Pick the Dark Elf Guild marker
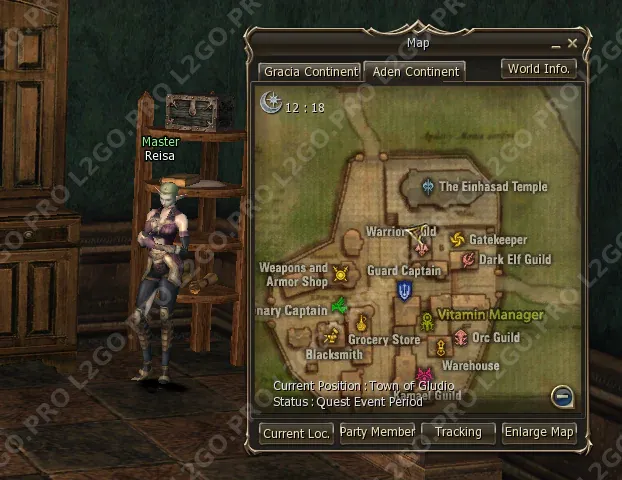The width and height of the screenshot is (622, 480). (468, 260)
